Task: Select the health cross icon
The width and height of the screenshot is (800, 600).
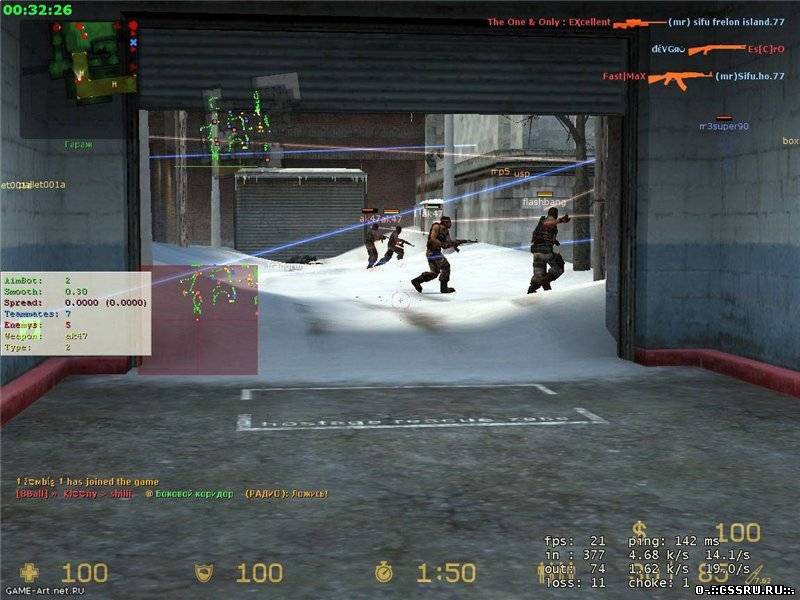Action: tap(30, 572)
